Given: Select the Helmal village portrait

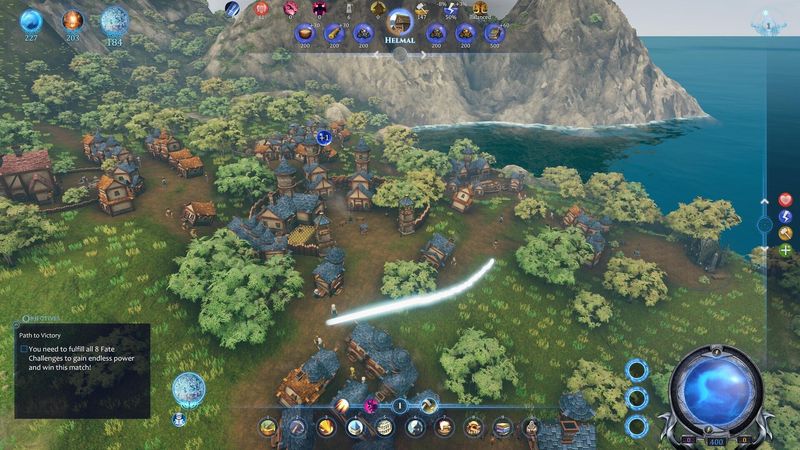Looking at the screenshot, I should 400,21.
